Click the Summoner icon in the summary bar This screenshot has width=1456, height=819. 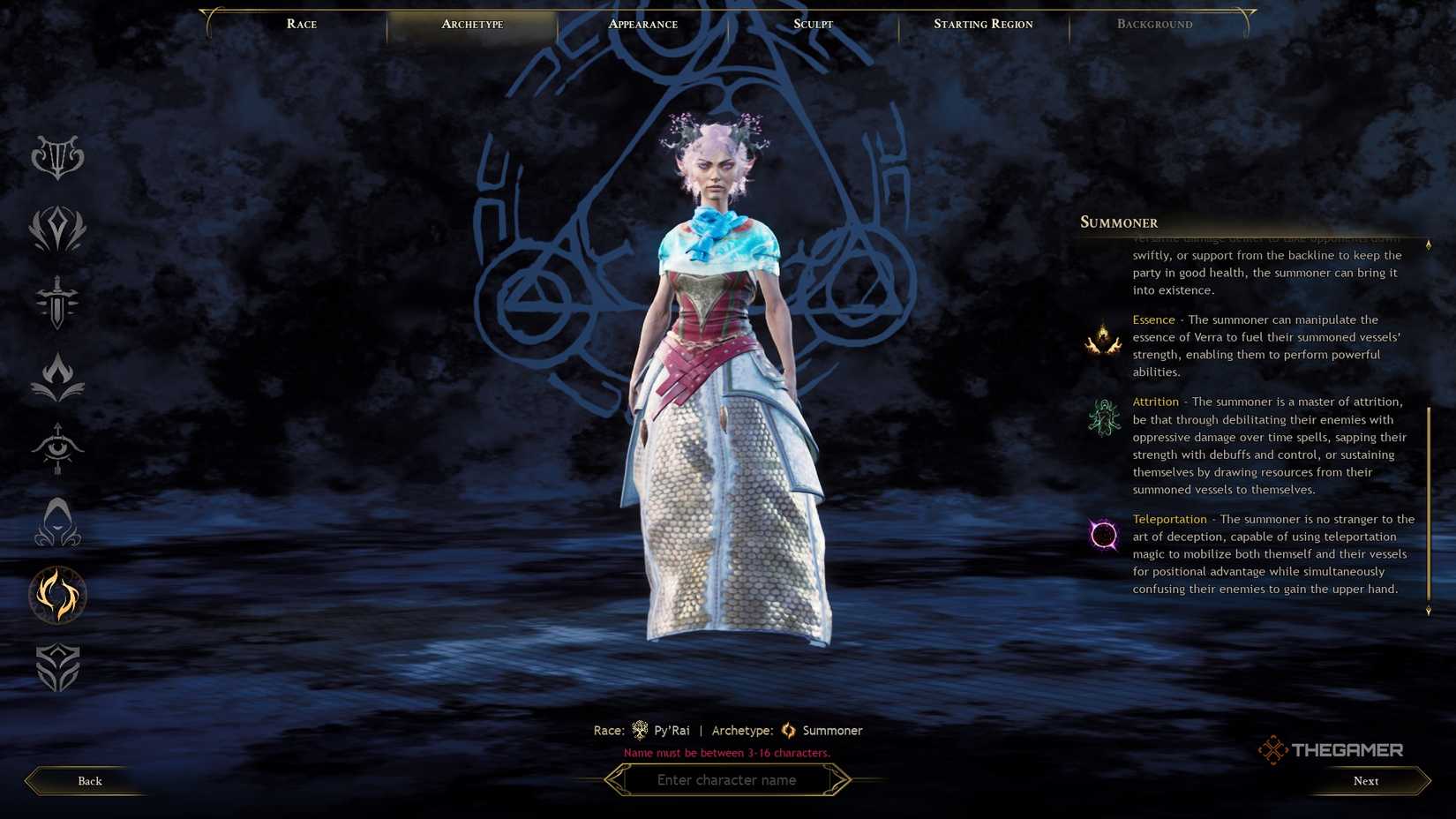pyautogui.click(x=786, y=730)
